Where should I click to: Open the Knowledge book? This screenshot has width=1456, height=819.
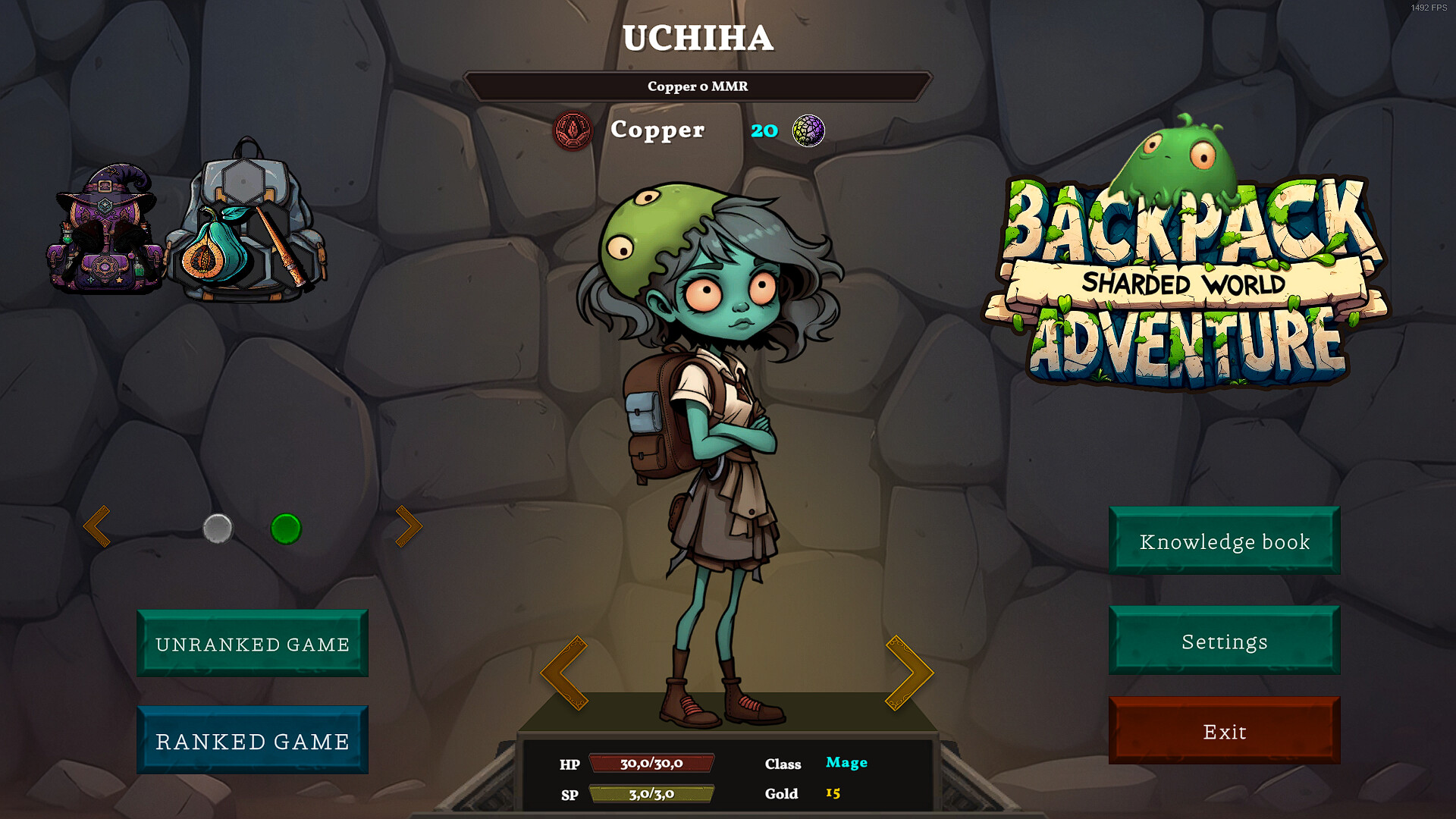[x=1224, y=541]
